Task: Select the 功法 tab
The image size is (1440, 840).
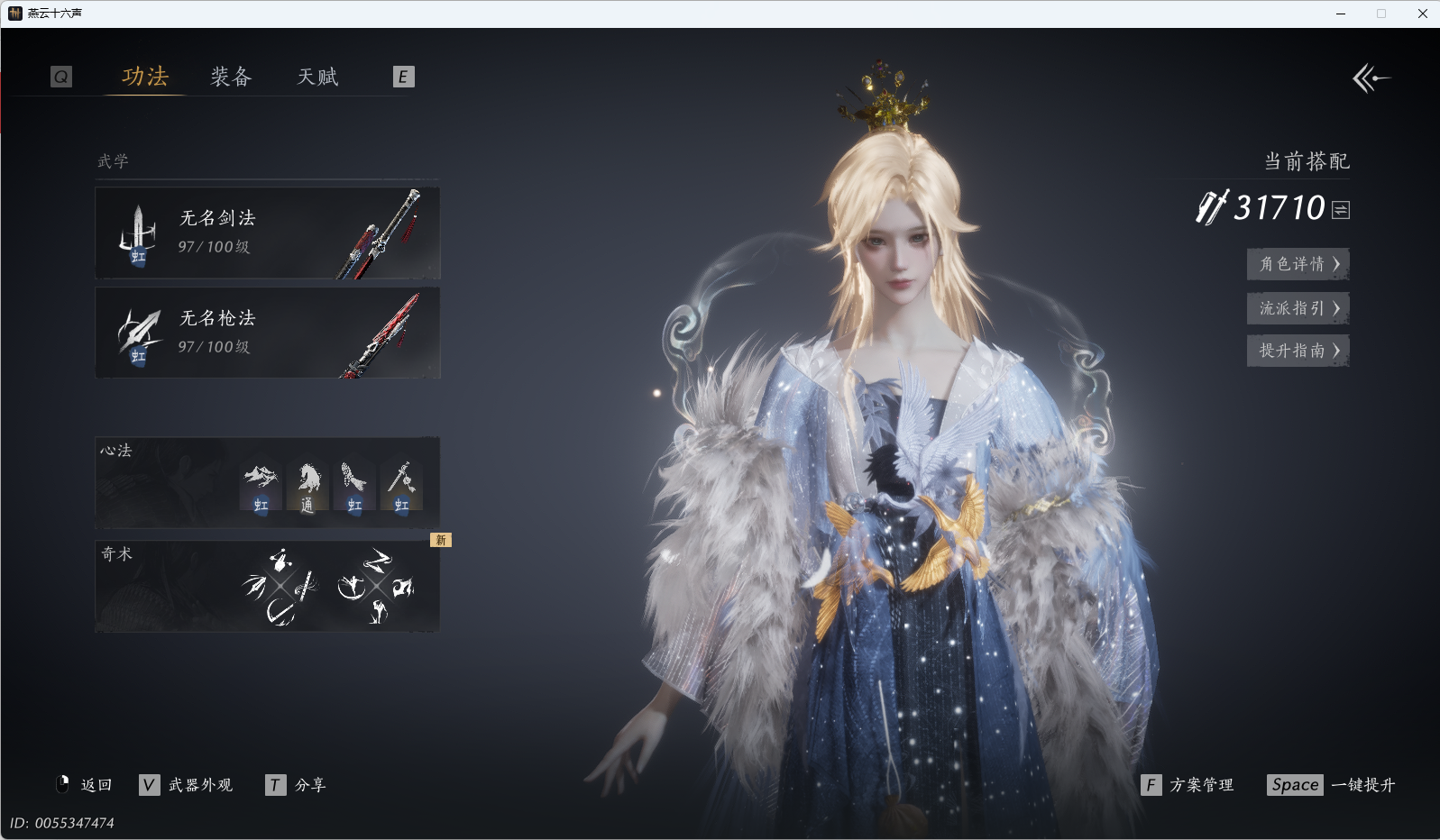Action: pyautogui.click(x=145, y=77)
